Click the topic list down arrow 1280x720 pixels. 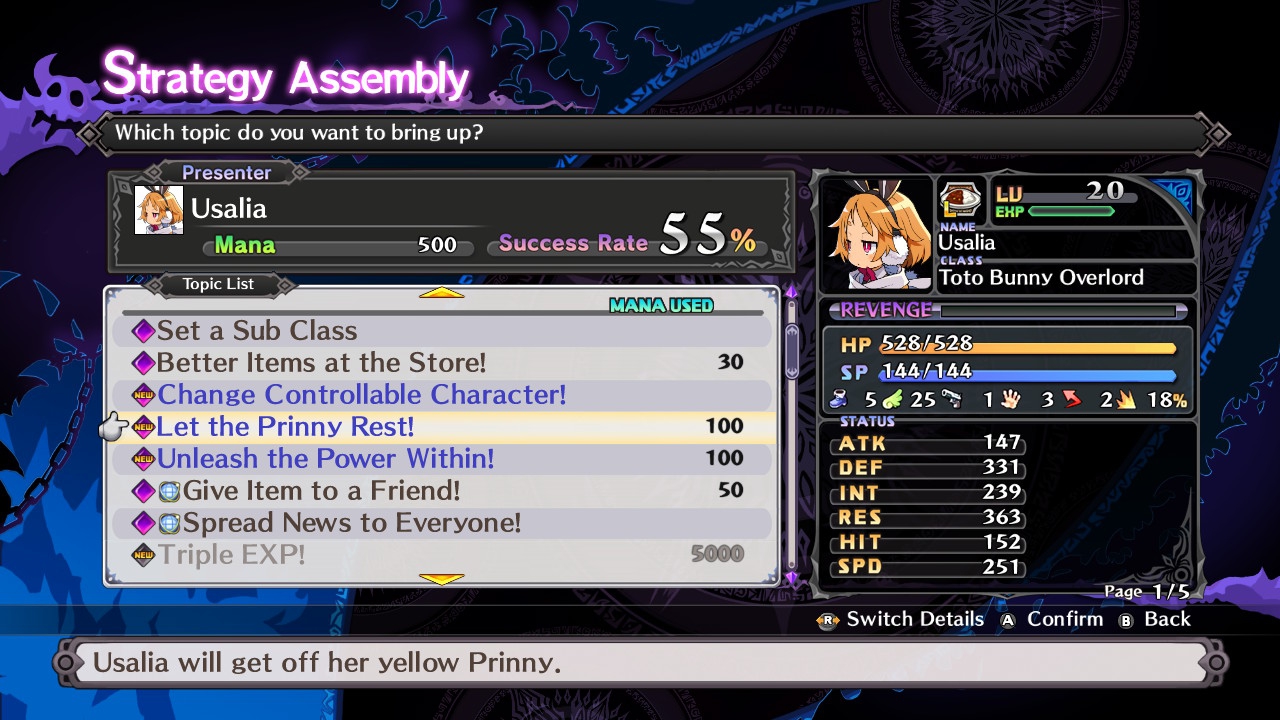click(x=441, y=579)
